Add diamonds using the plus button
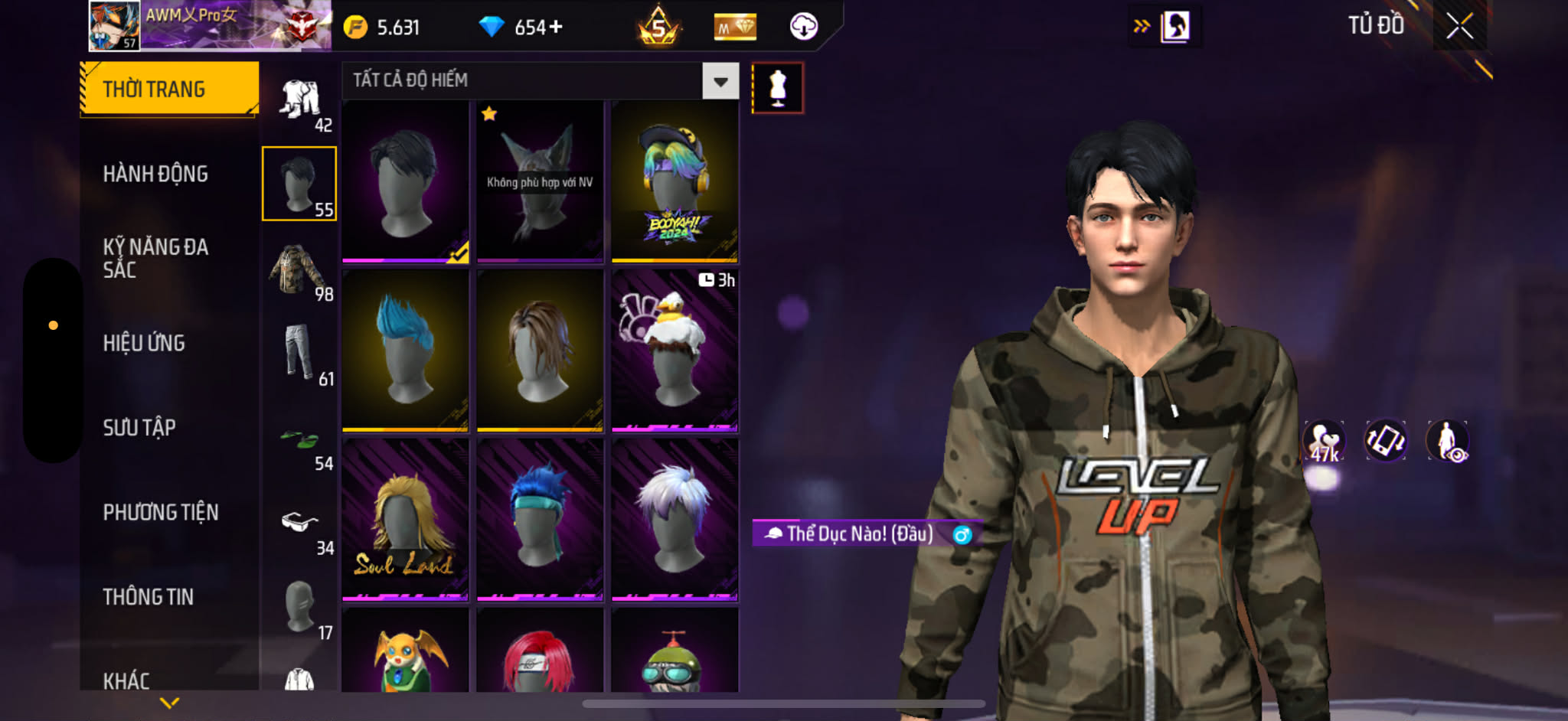The width and height of the screenshot is (1568, 721). (556, 28)
